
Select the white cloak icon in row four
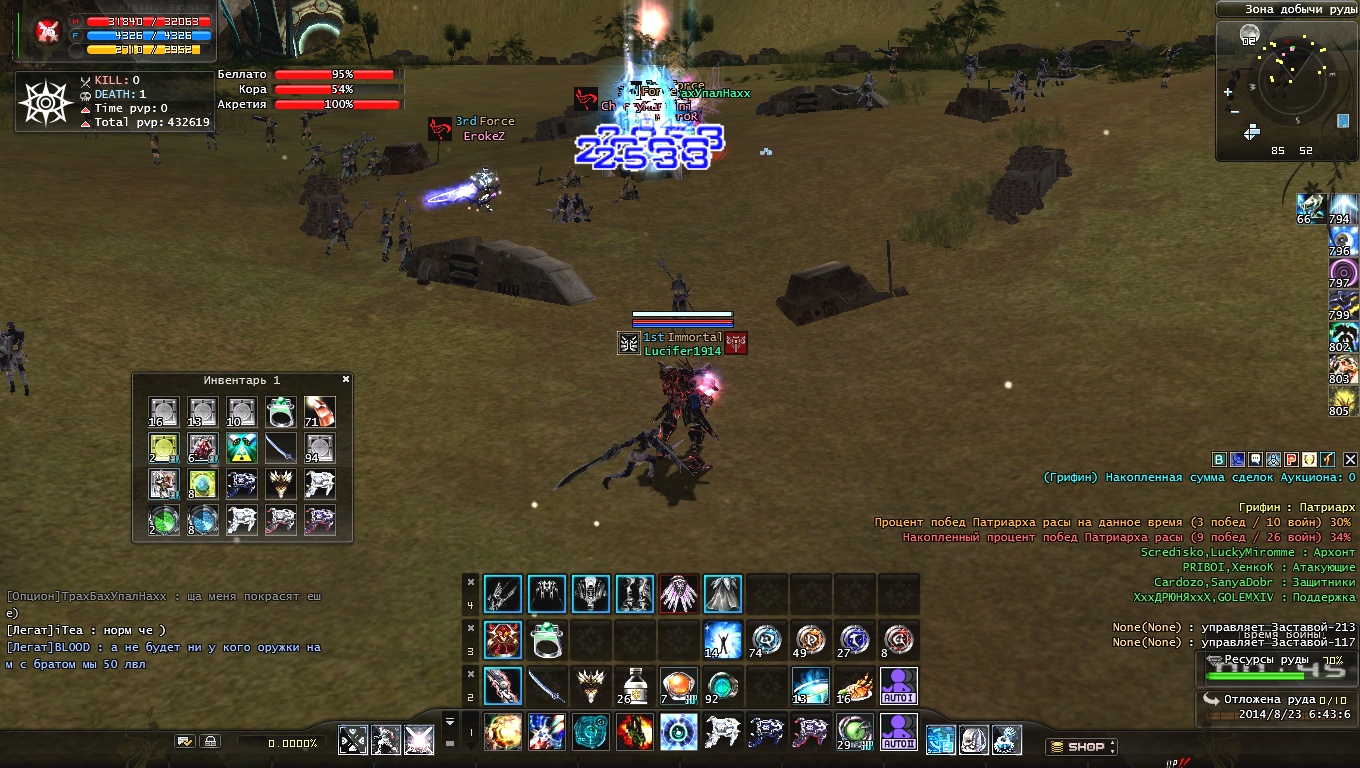pyautogui.click(x=722, y=594)
